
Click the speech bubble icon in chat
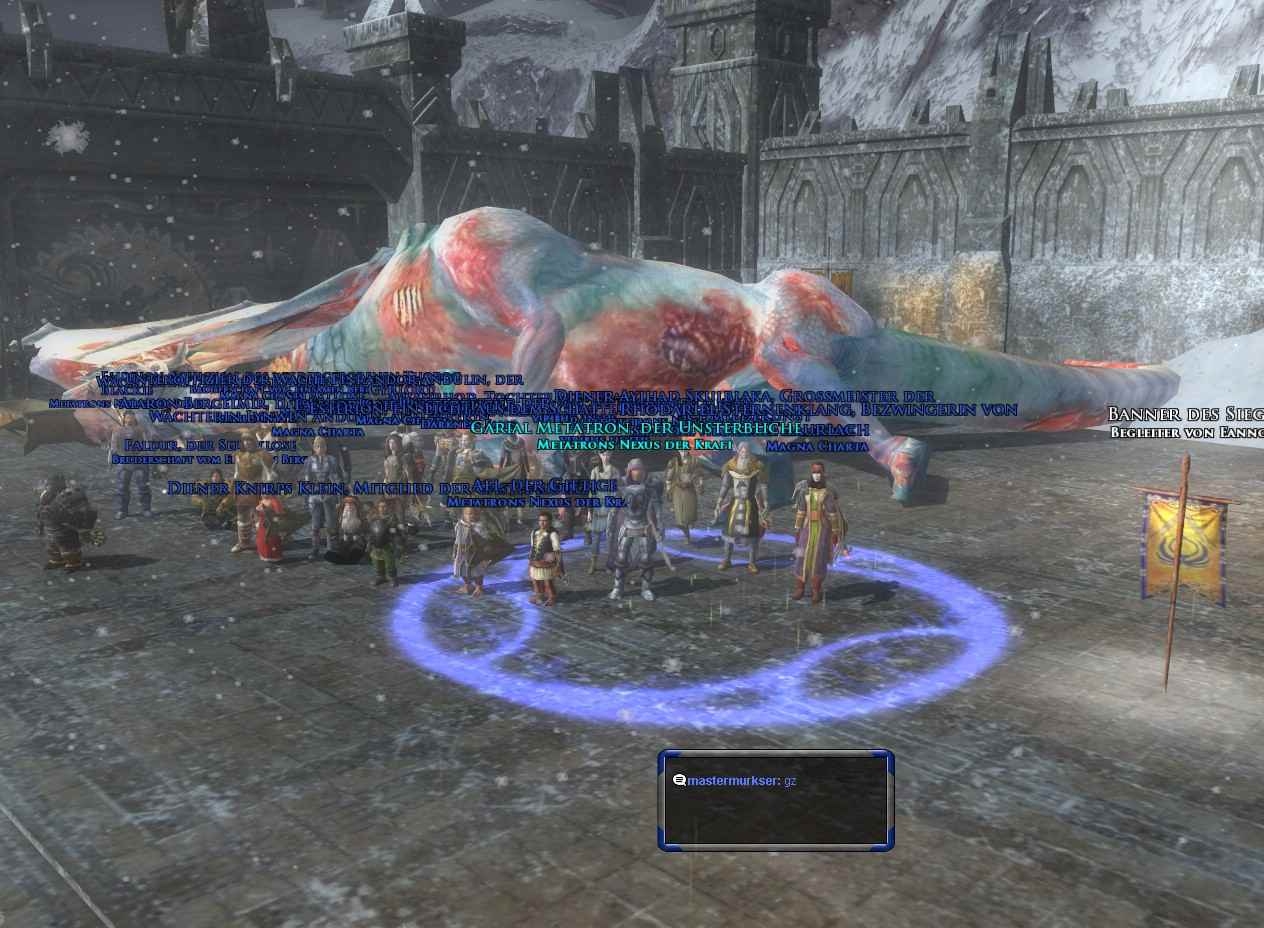(679, 780)
